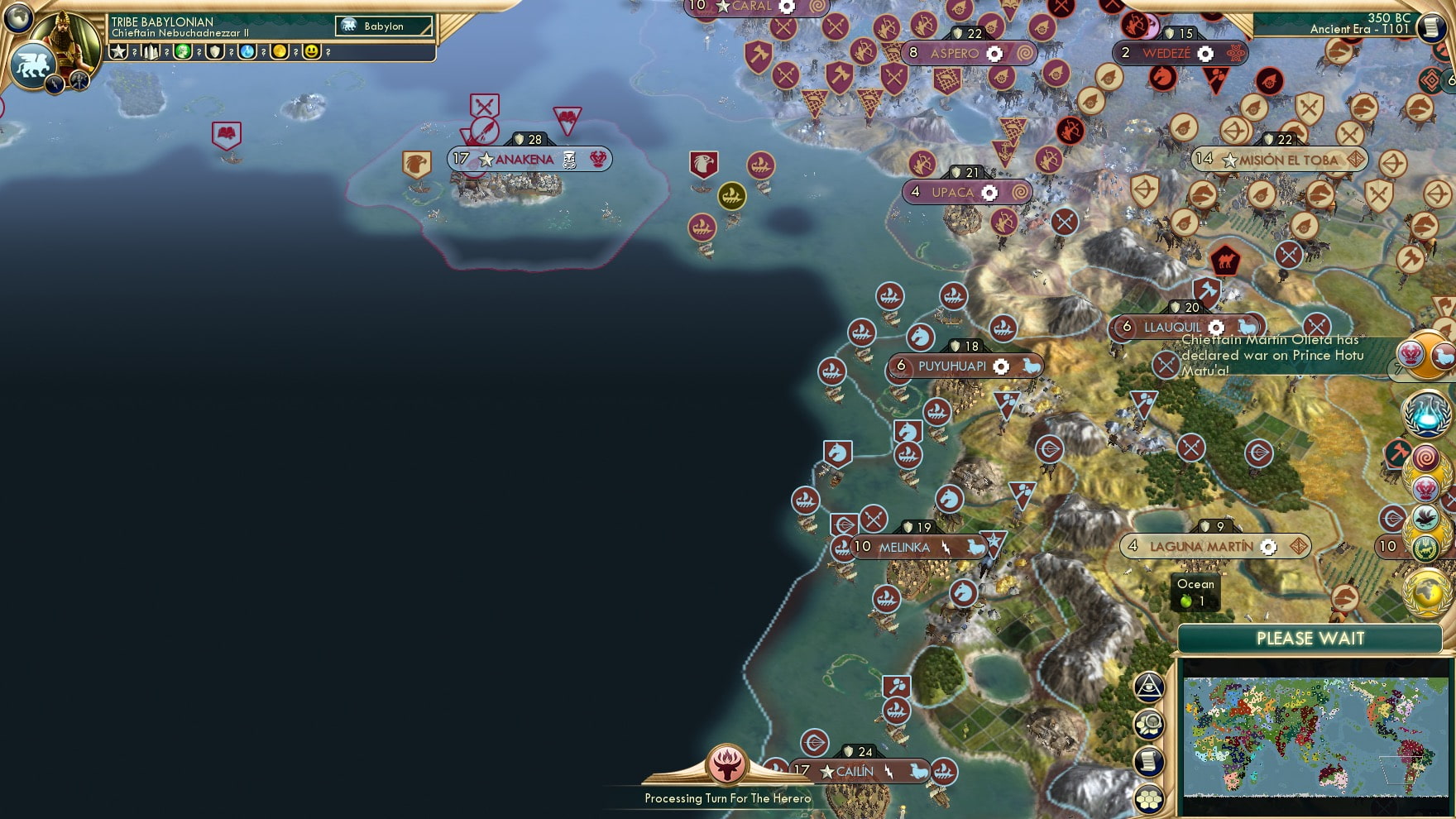Click the Babylonian winged lion crest
1456x819 pixels.
pyautogui.click(x=31, y=65)
